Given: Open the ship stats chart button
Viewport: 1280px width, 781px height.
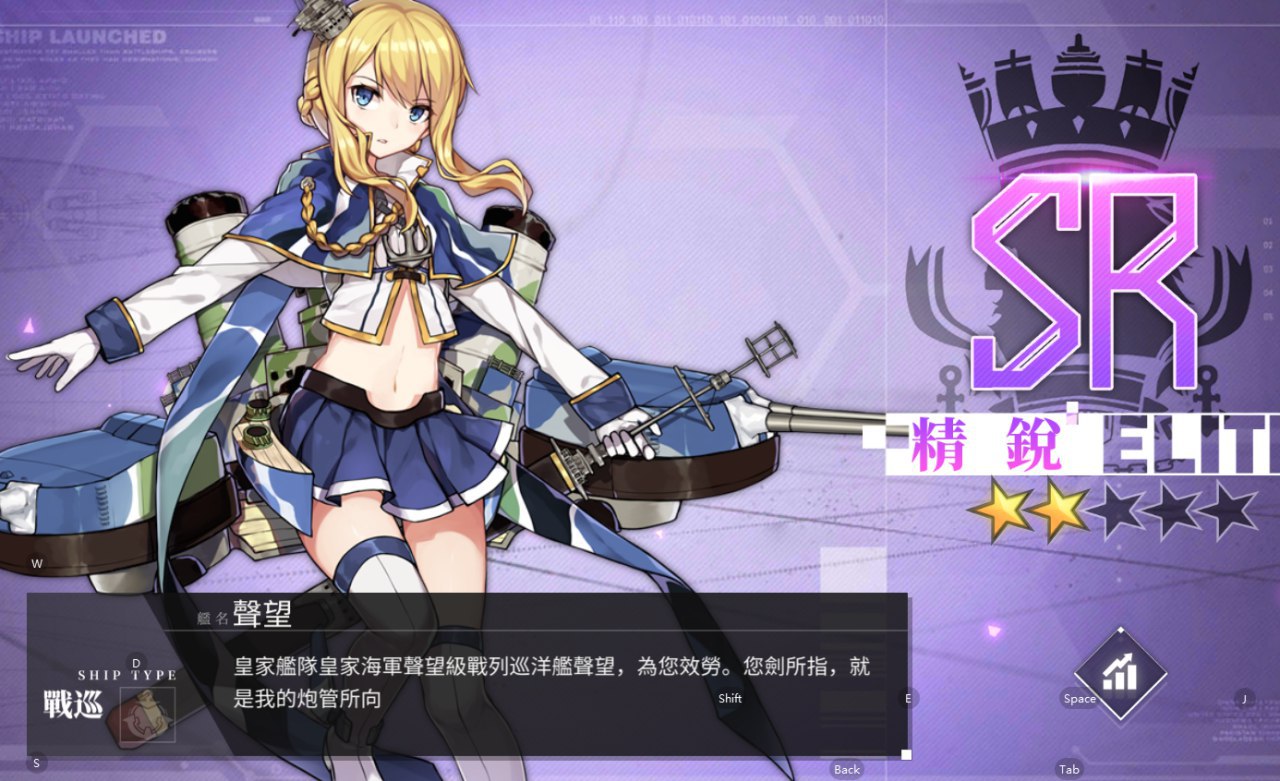Looking at the screenshot, I should coord(1120,673).
